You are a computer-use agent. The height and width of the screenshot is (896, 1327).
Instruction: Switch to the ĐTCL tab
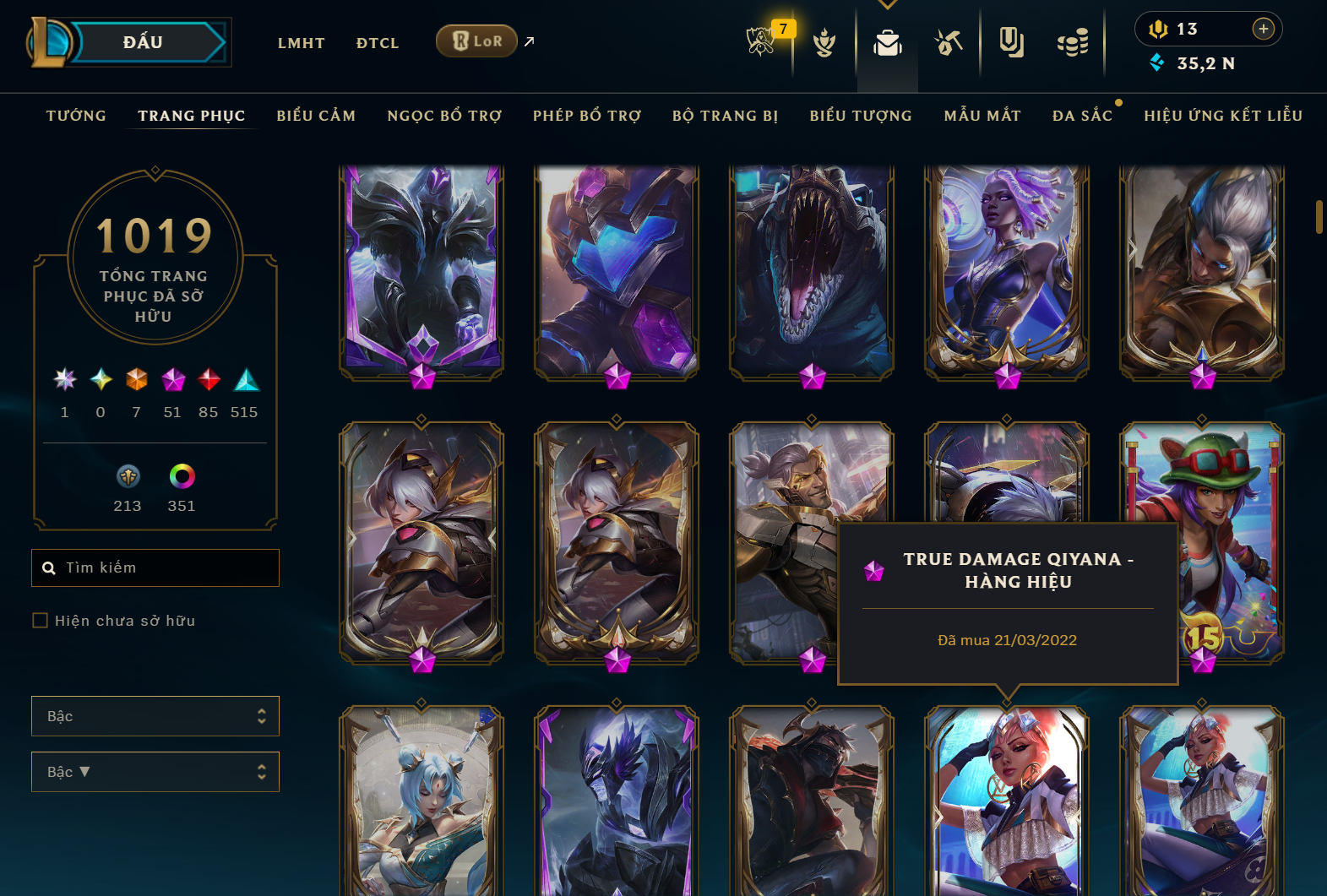pyautogui.click(x=377, y=43)
